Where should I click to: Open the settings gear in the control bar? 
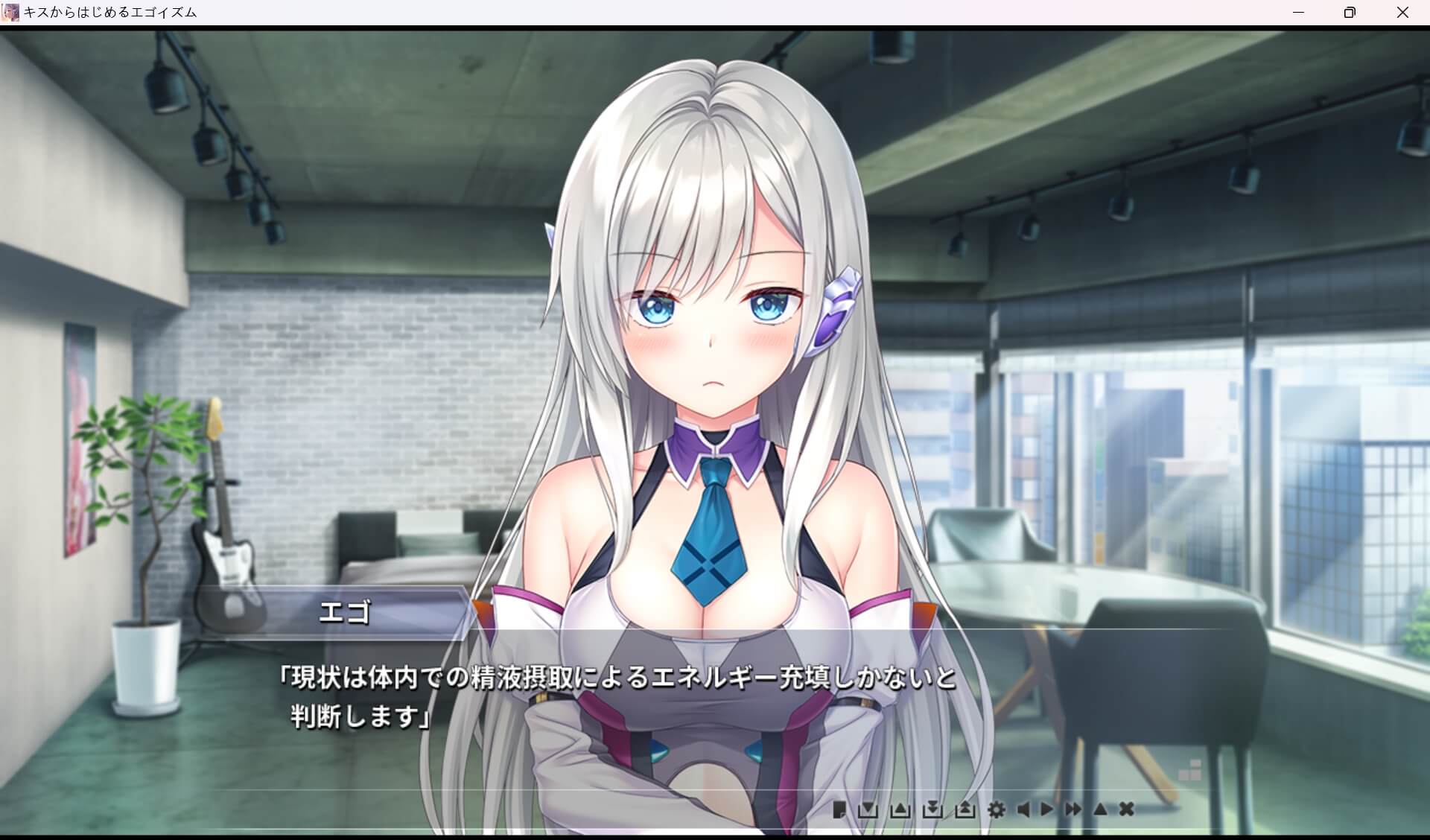(x=997, y=811)
